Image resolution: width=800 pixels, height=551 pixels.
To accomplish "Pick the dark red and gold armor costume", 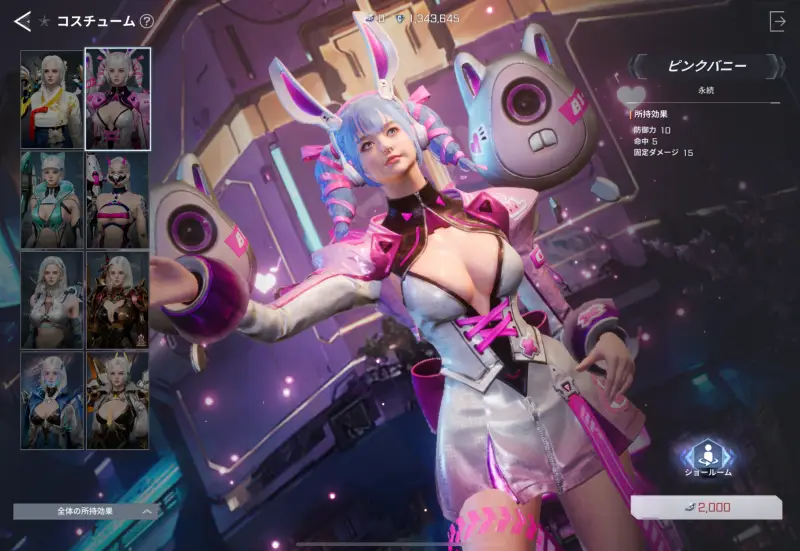I will coord(117,299).
